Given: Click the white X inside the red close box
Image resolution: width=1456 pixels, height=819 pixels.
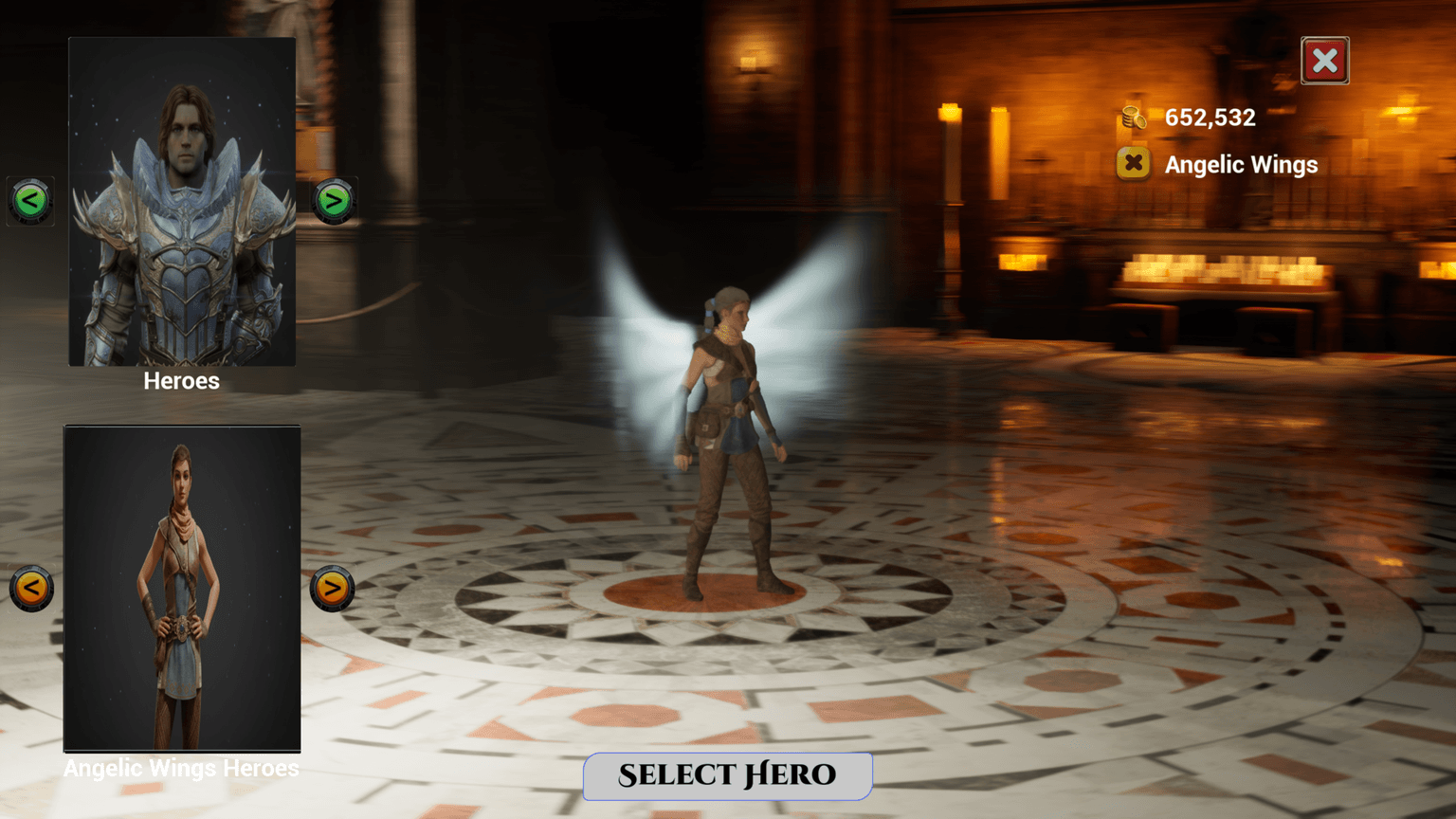Looking at the screenshot, I should (x=1324, y=61).
